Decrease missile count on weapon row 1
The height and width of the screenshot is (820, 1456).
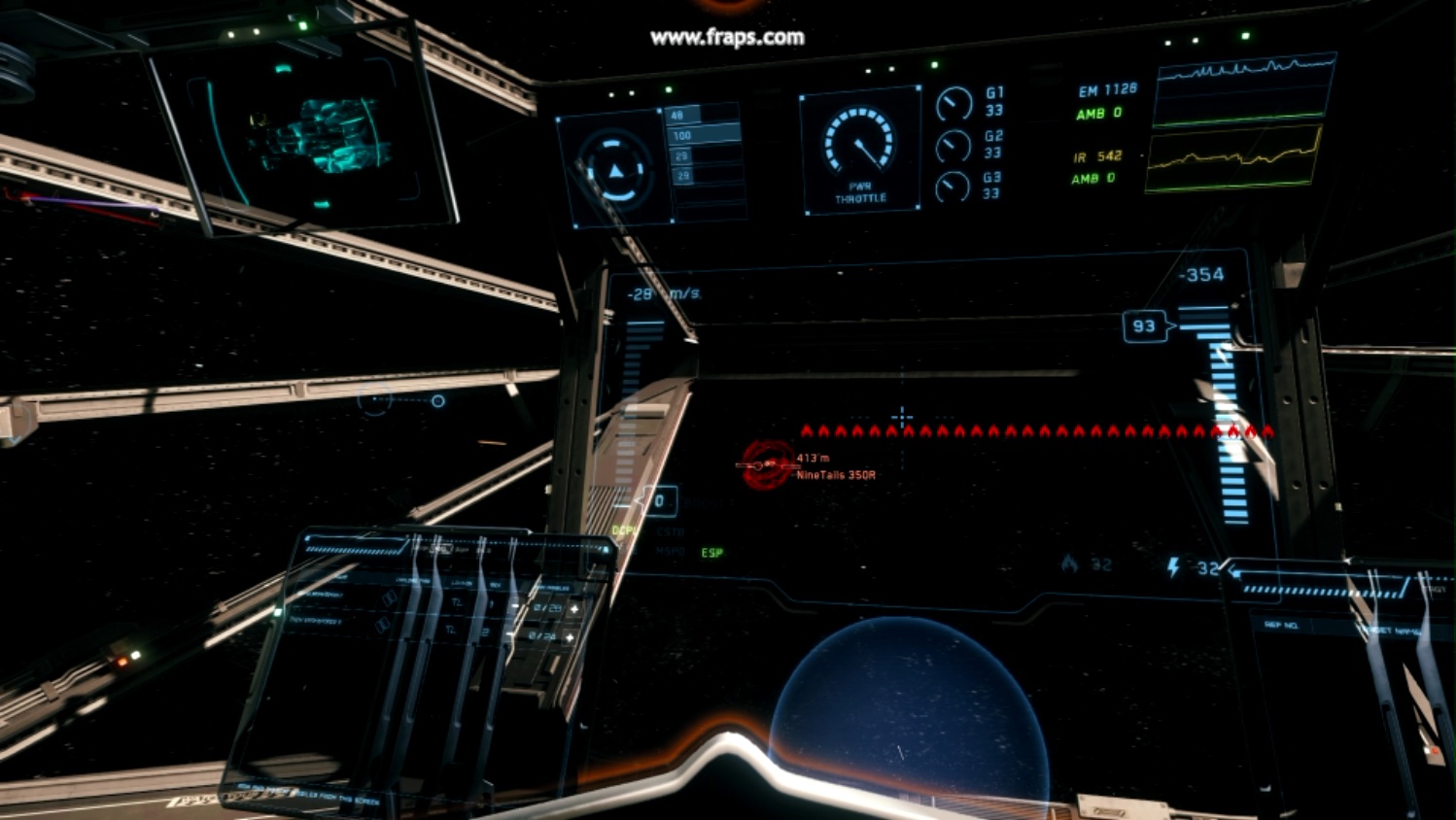tap(516, 607)
